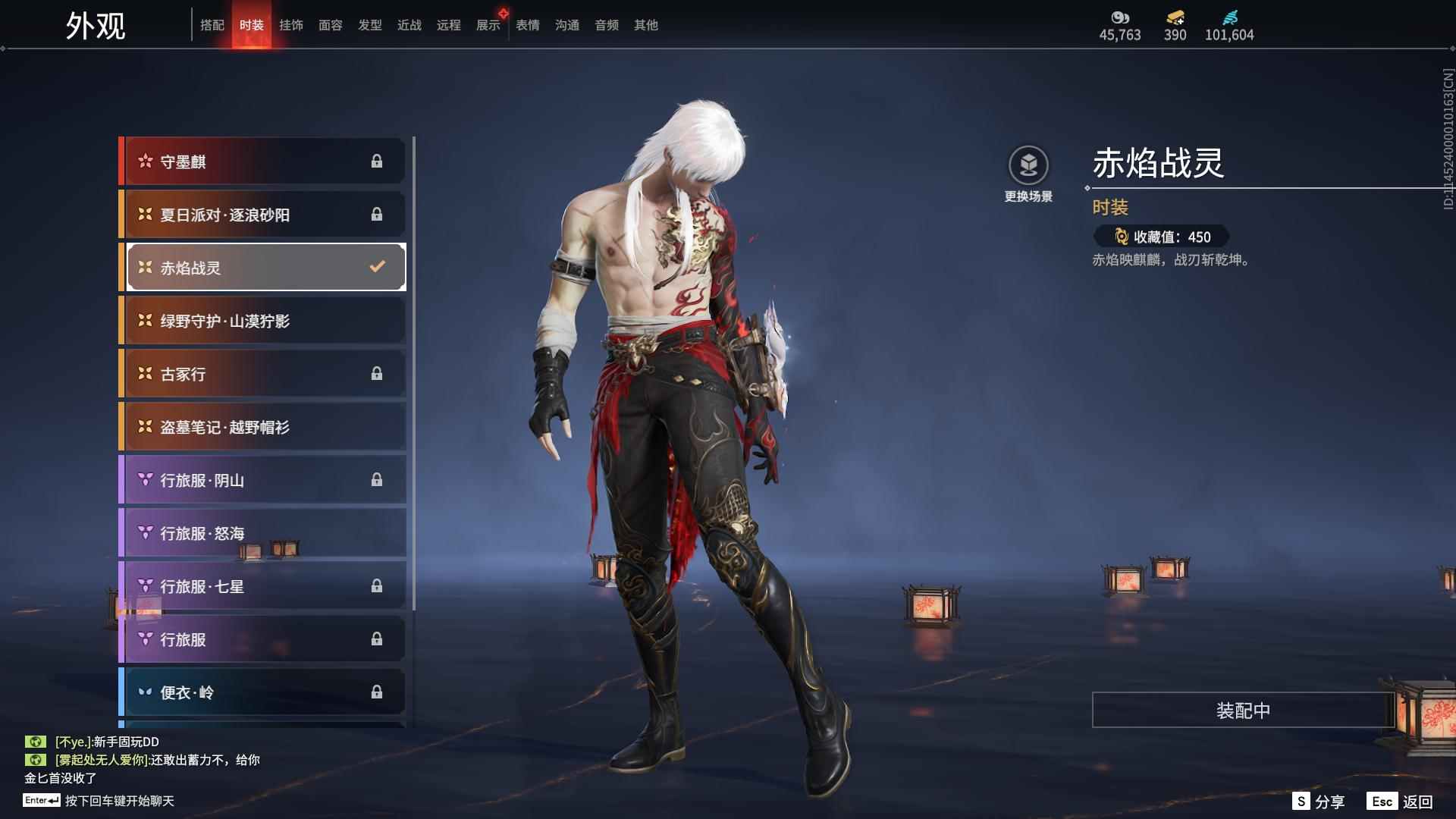
Task: Open the 发型 hairstyle tab
Action: coord(369,25)
